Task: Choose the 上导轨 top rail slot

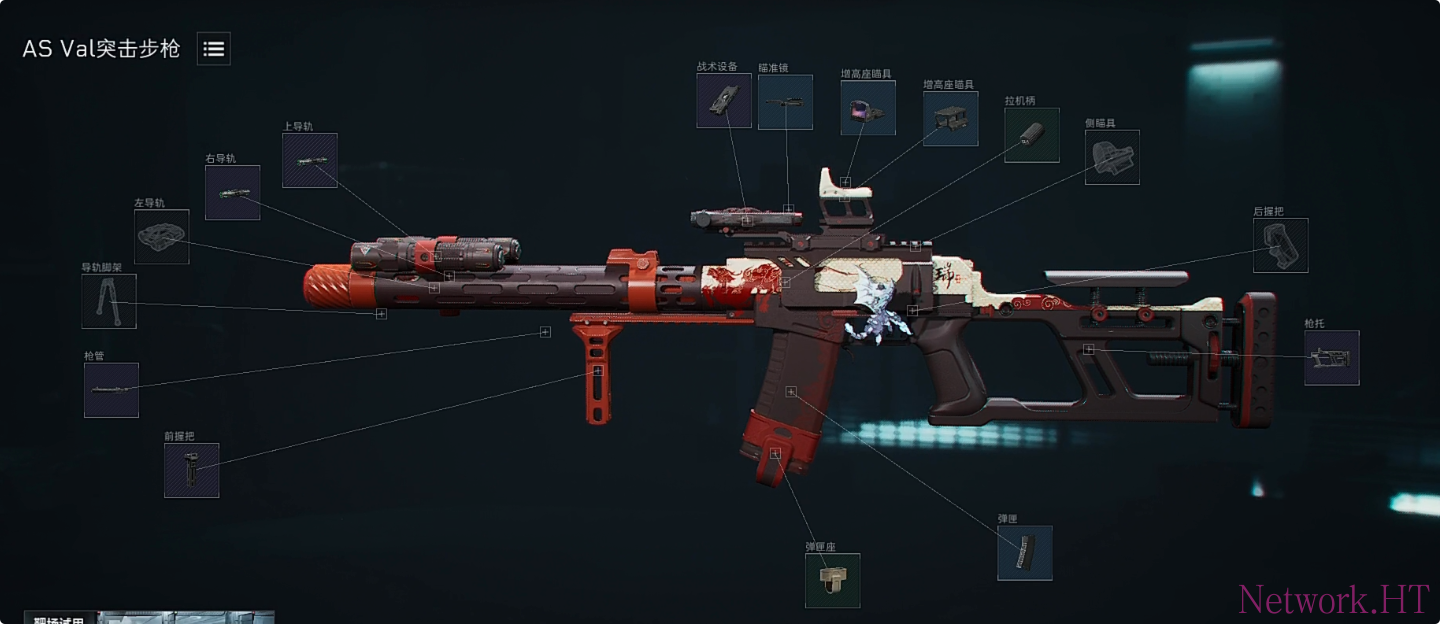Action: tap(309, 161)
